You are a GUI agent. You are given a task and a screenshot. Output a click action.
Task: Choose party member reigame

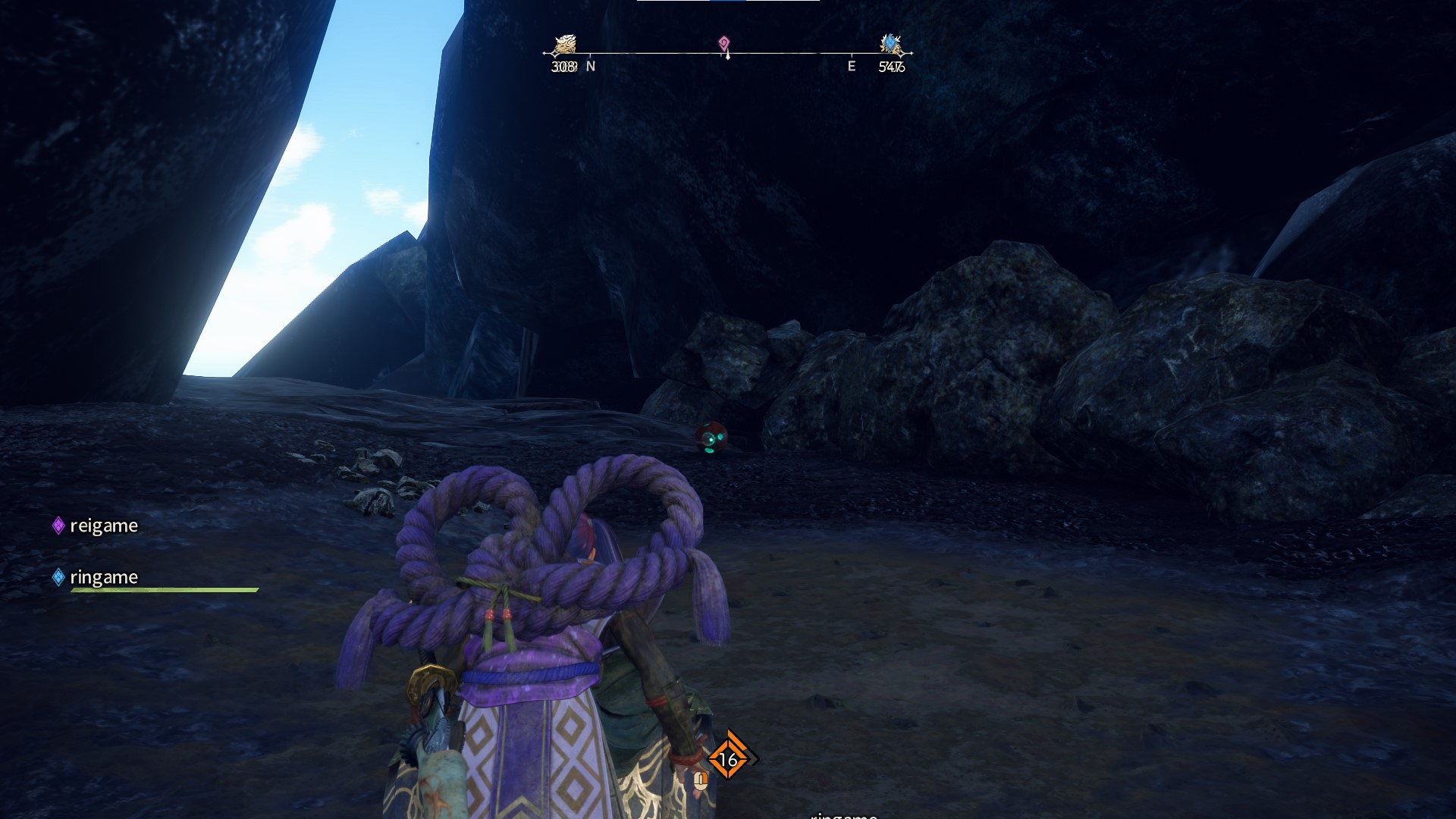click(103, 526)
